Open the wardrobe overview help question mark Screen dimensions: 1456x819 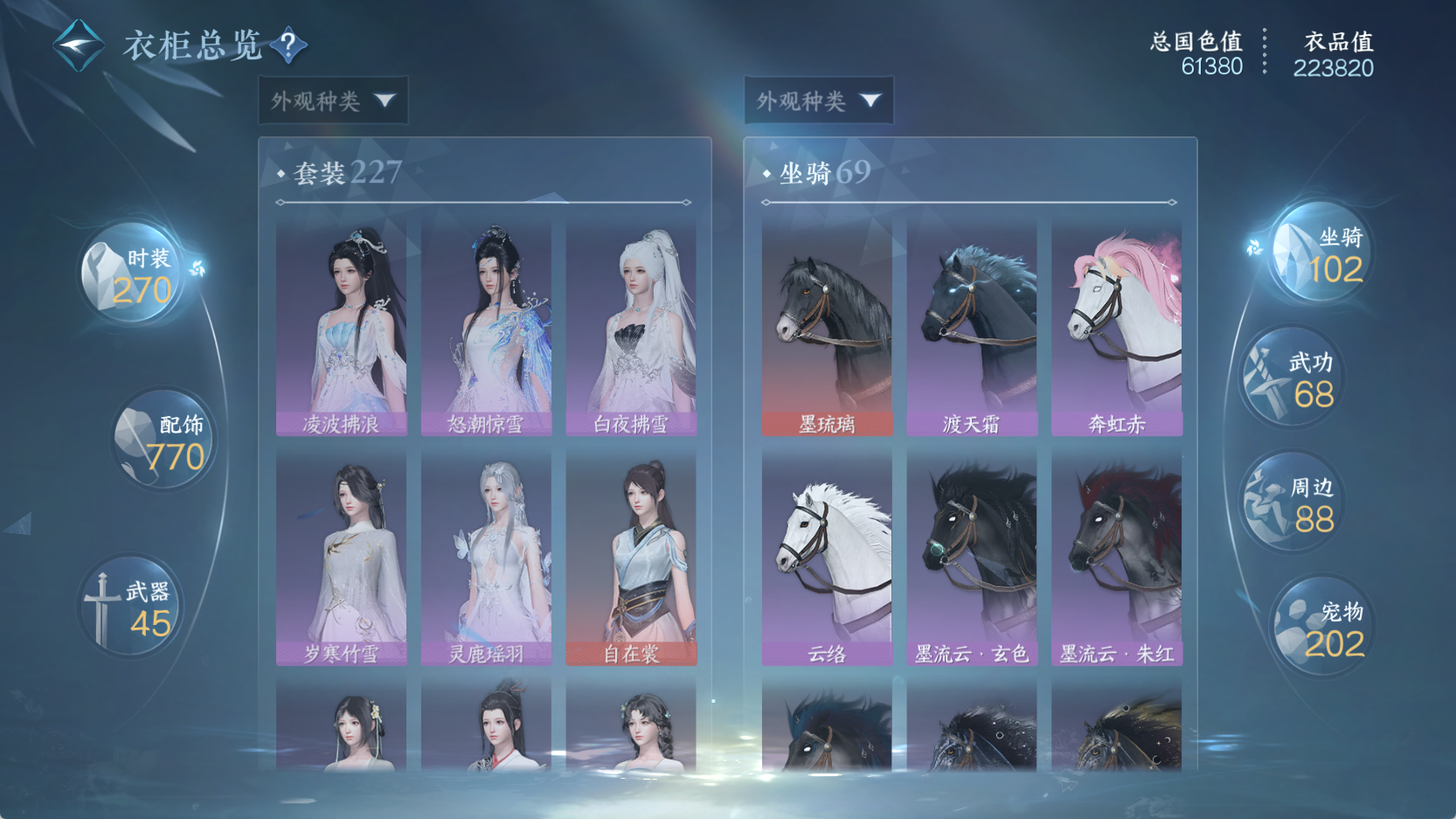[x=288, y=45]
